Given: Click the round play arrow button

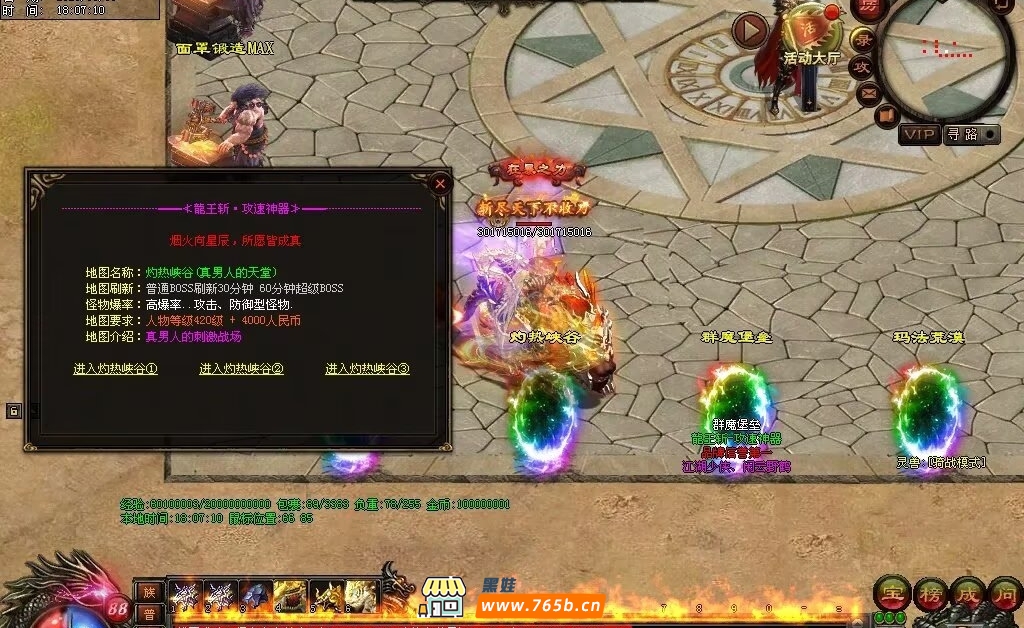Looking at the screenshot, I should [750, 31].
